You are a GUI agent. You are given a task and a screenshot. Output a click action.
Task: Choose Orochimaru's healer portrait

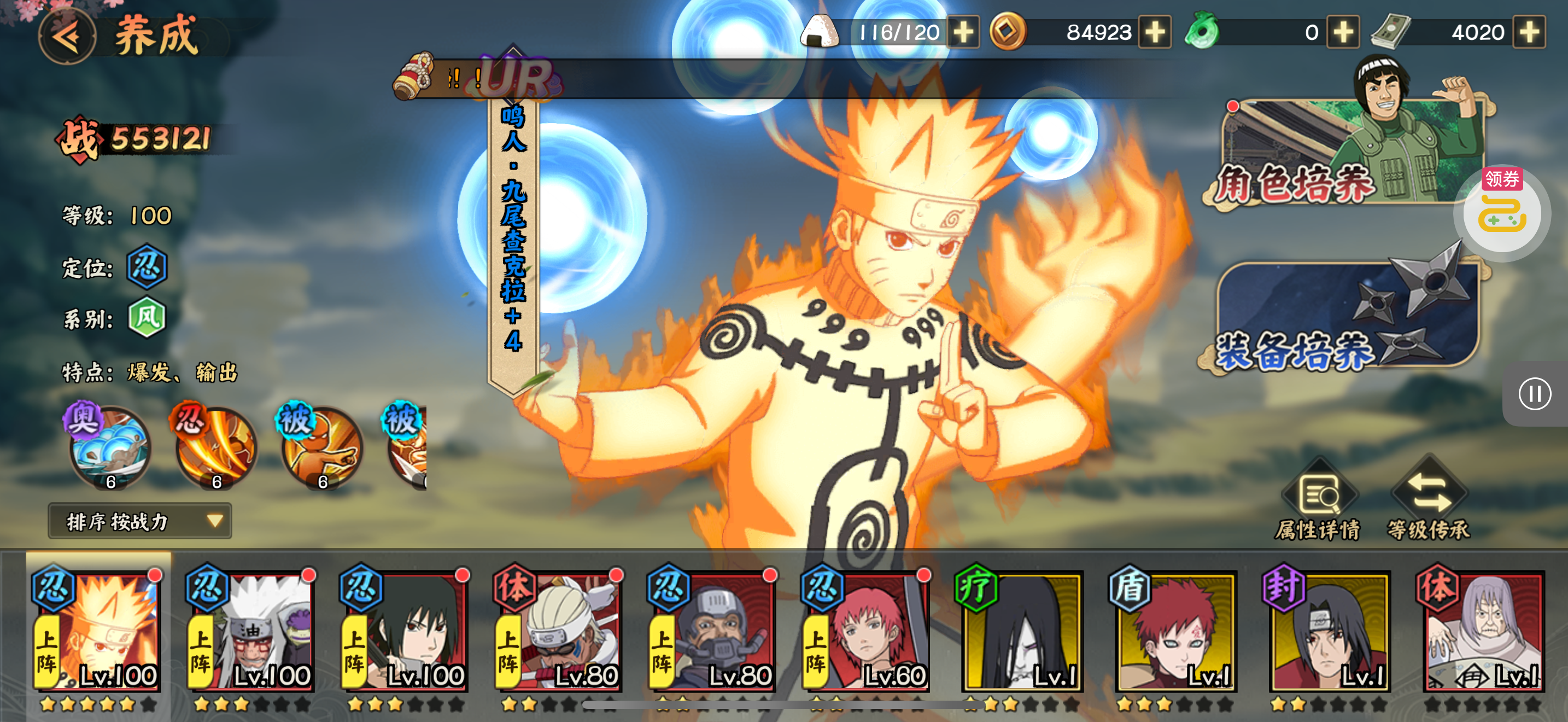1021,633
